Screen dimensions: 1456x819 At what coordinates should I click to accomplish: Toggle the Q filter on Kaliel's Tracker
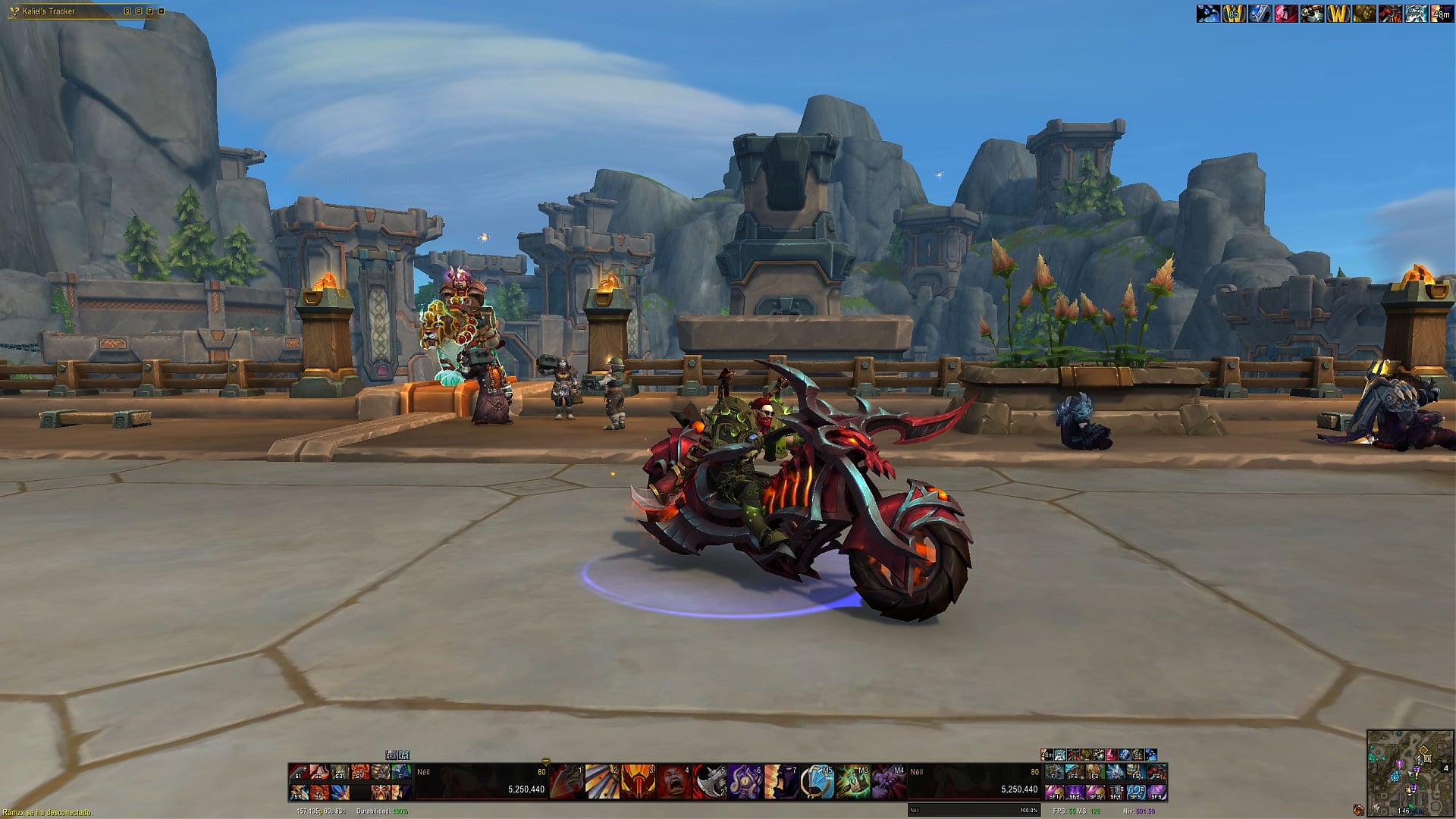click(127, 11)
